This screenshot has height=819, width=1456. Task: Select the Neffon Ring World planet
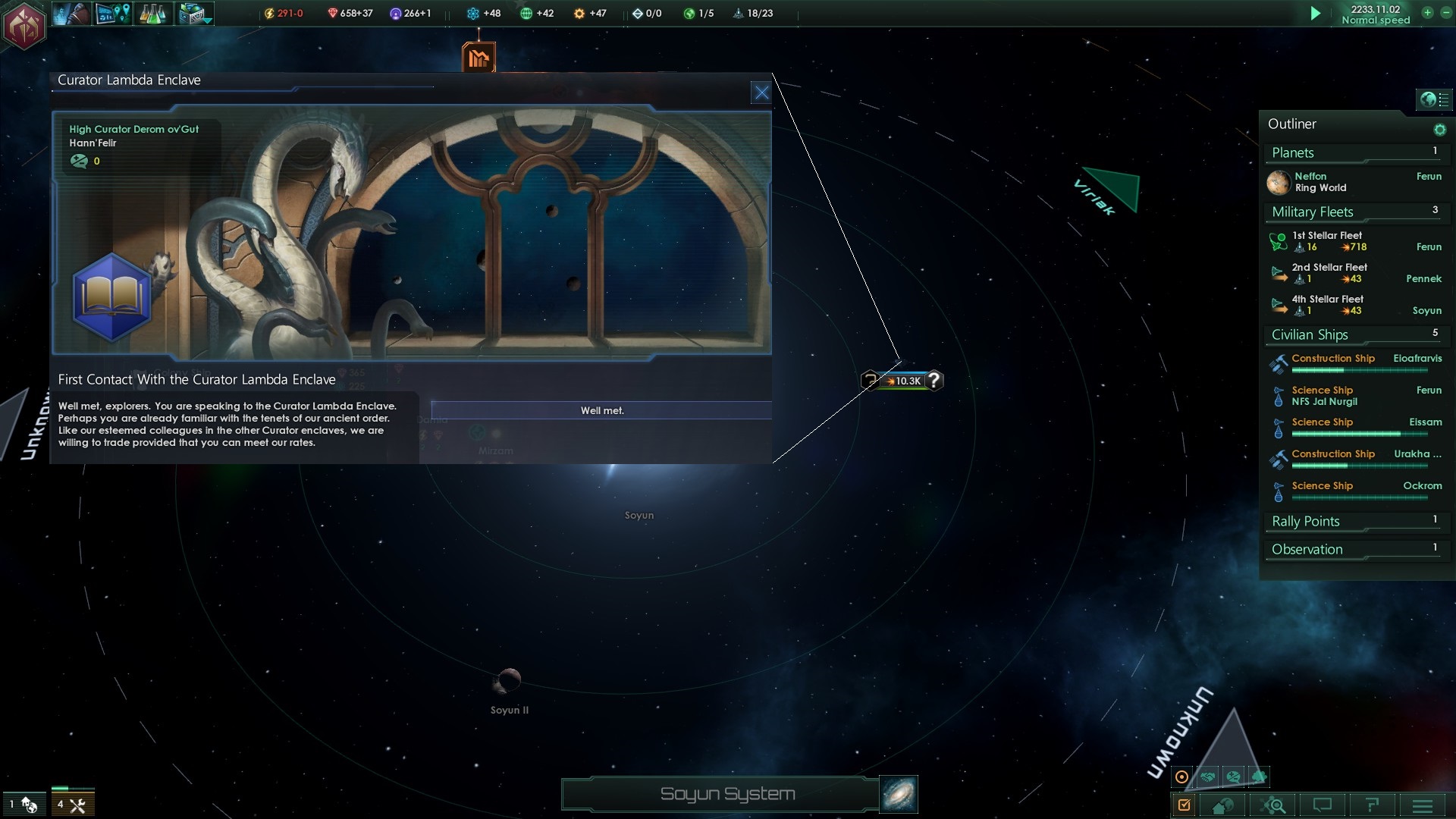point(1319,182)
